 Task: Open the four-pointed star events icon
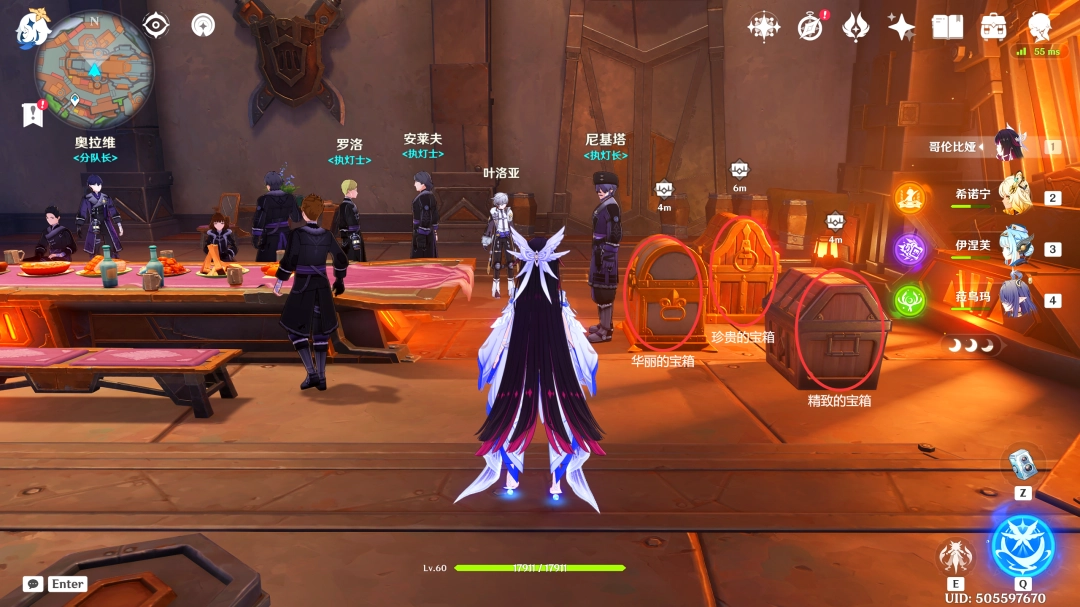764,27
